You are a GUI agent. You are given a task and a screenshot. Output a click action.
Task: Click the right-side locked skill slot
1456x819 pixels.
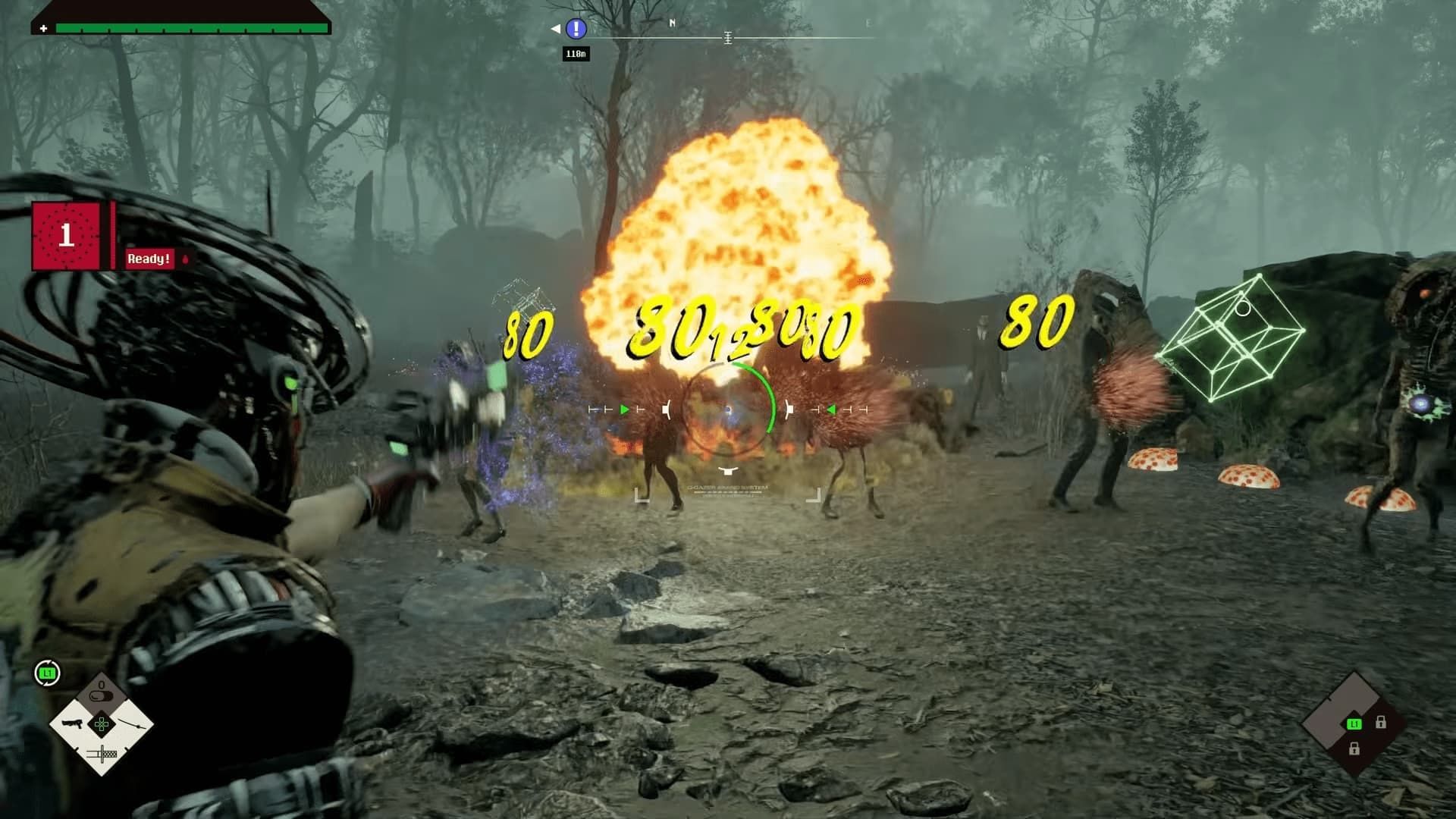click(x=1381, y=723)
